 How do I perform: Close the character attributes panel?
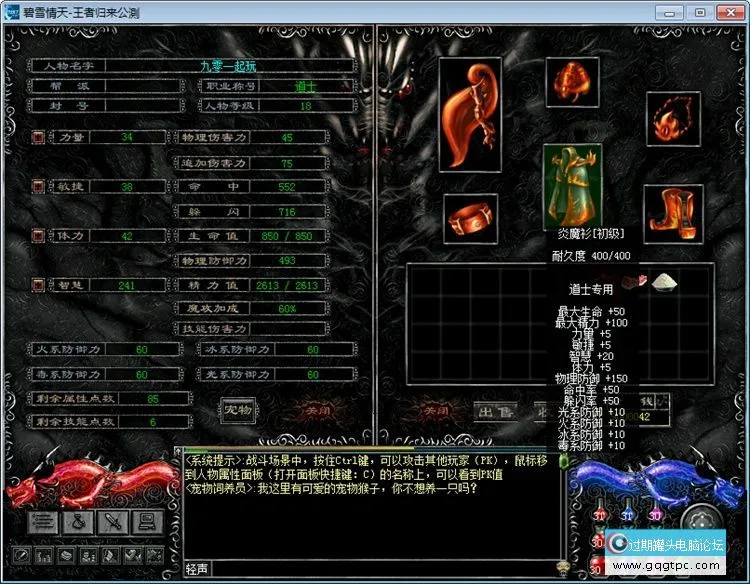click(314, 410)
